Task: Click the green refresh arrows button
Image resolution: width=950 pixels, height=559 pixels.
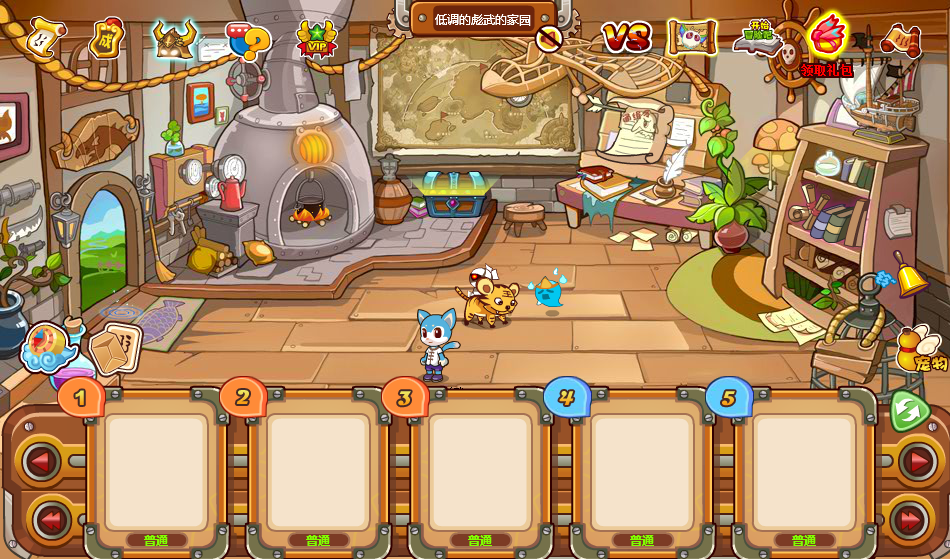Action: pos(909,411)
